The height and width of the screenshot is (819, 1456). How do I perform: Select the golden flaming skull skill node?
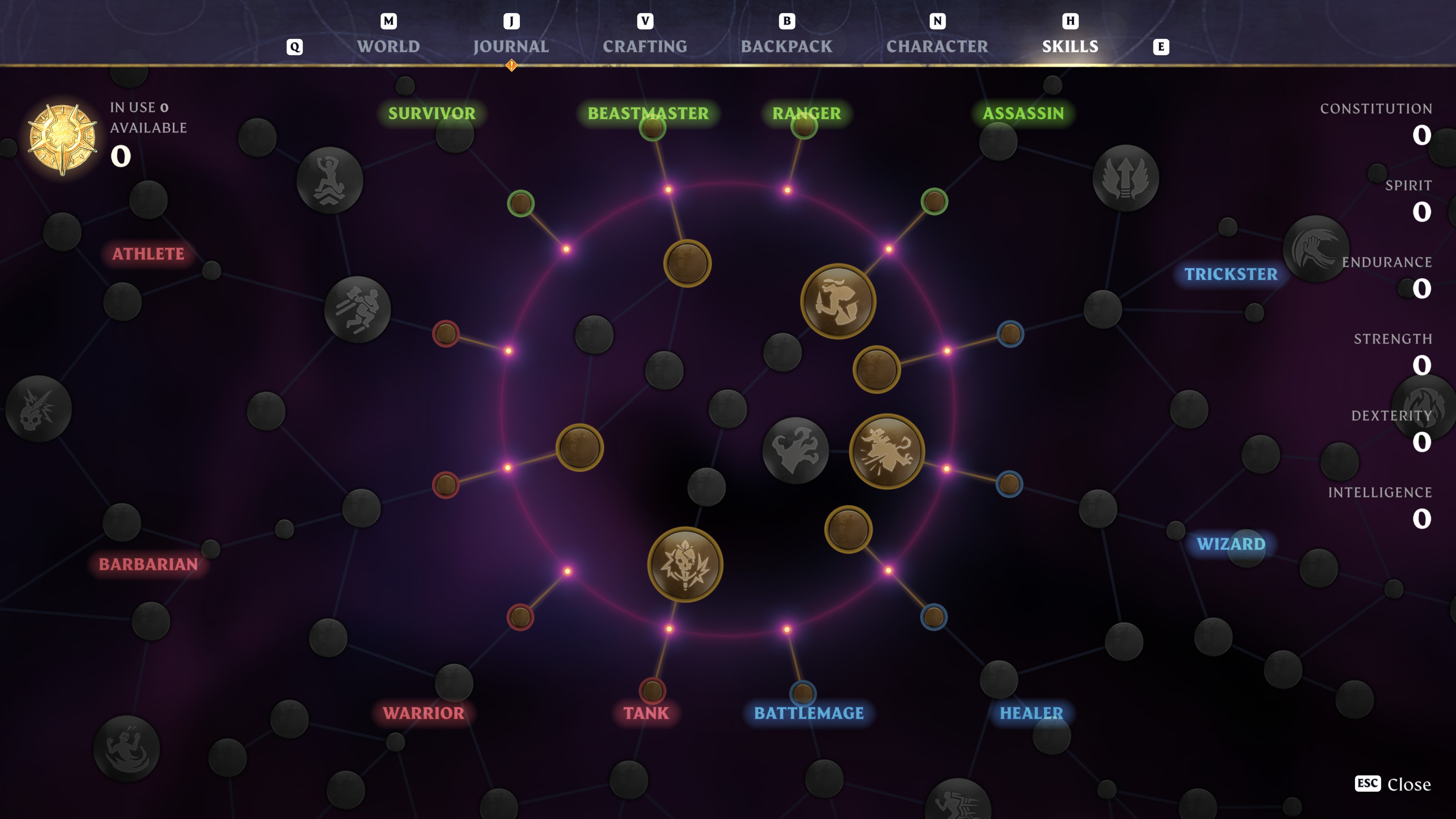[685, 564]
